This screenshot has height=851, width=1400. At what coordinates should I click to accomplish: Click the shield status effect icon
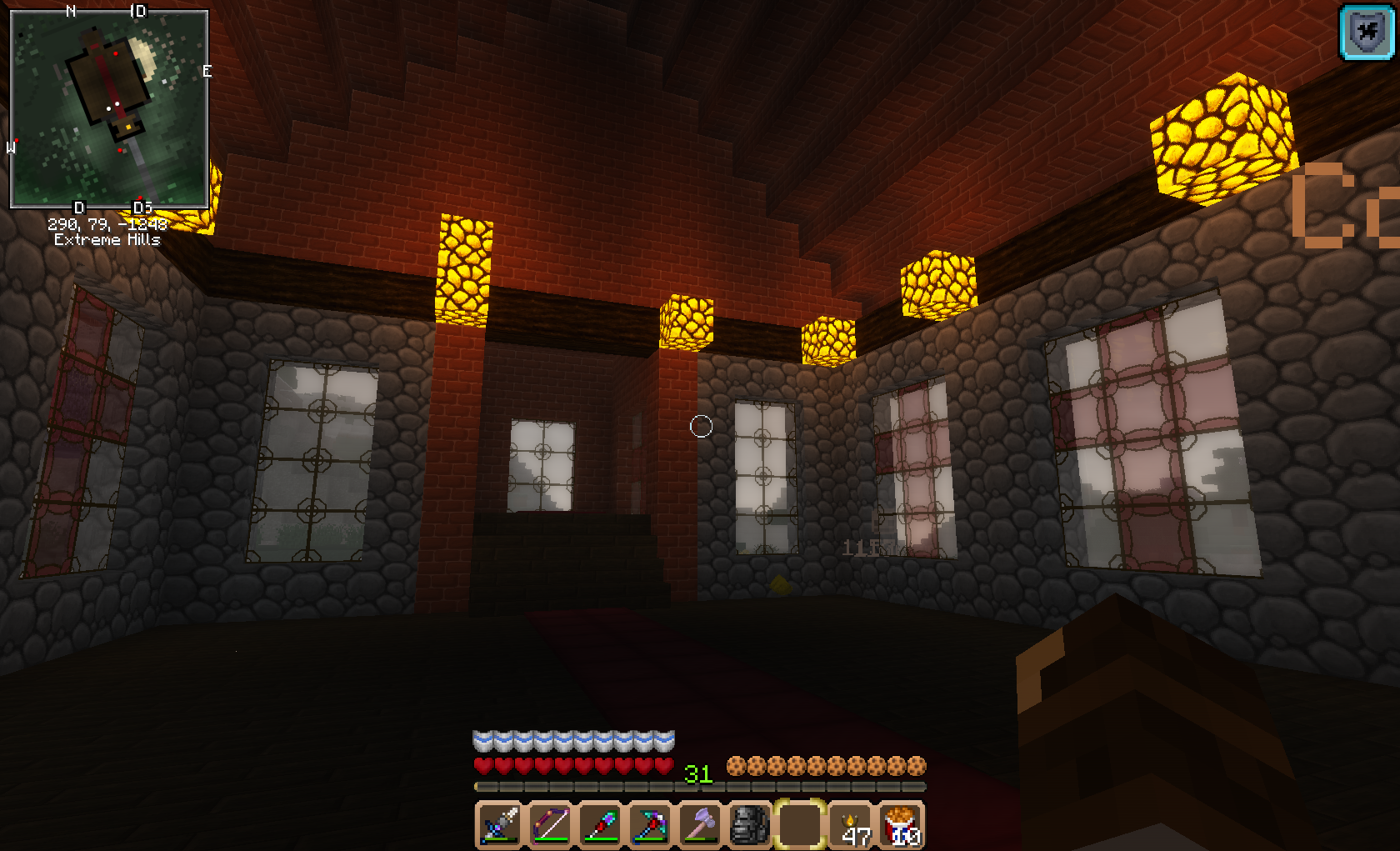point(1367,33)
